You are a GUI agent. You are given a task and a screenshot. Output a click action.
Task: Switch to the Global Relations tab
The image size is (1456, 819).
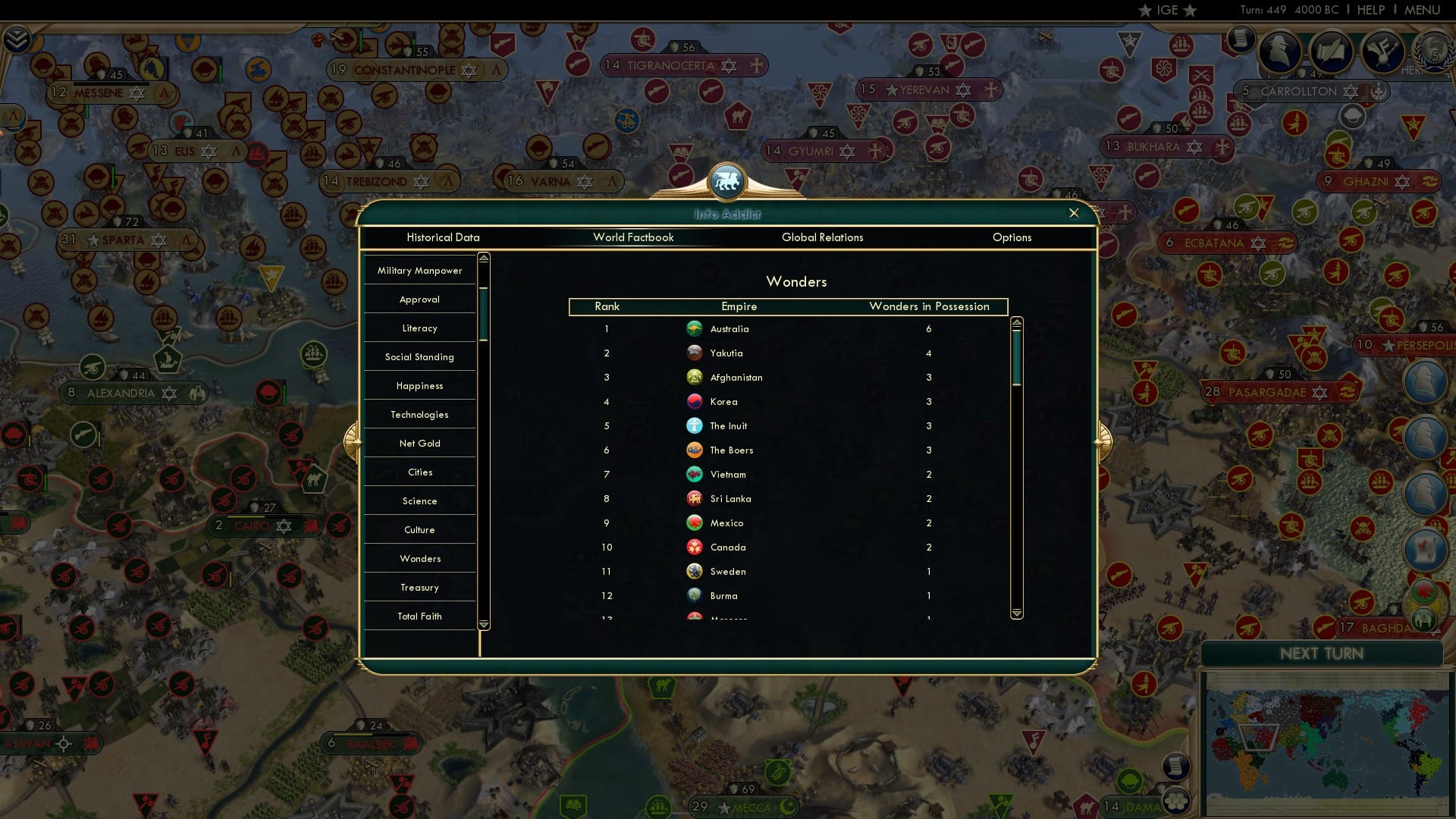823,237
